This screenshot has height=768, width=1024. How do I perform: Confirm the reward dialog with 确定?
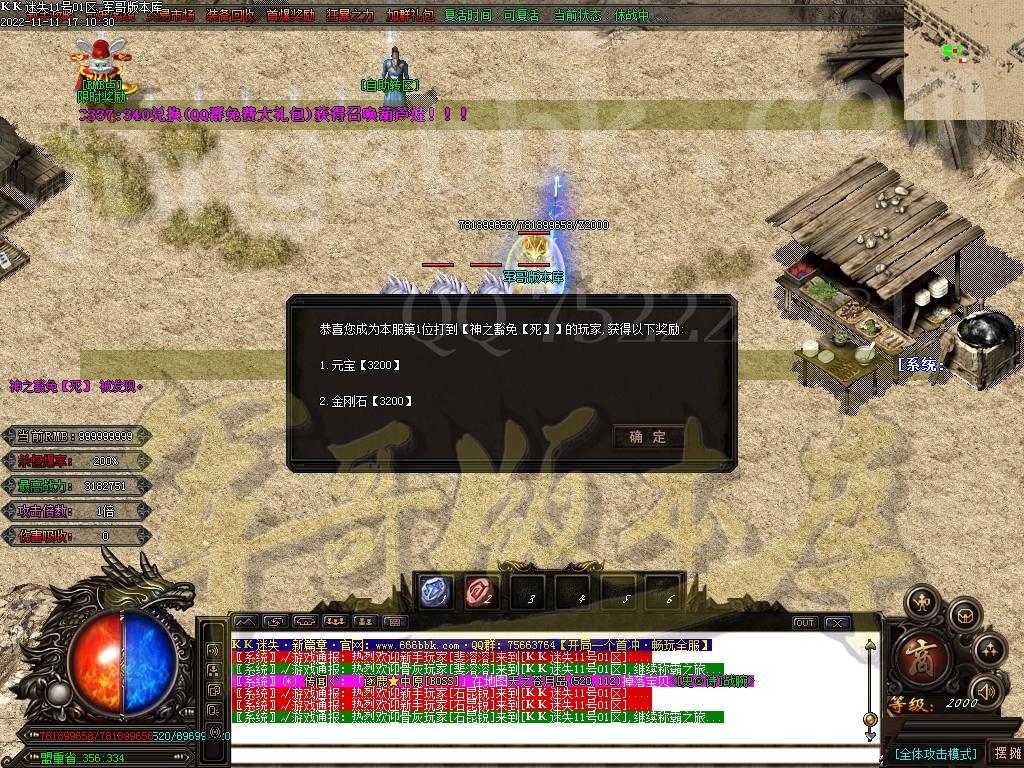[x=647, y=437]
